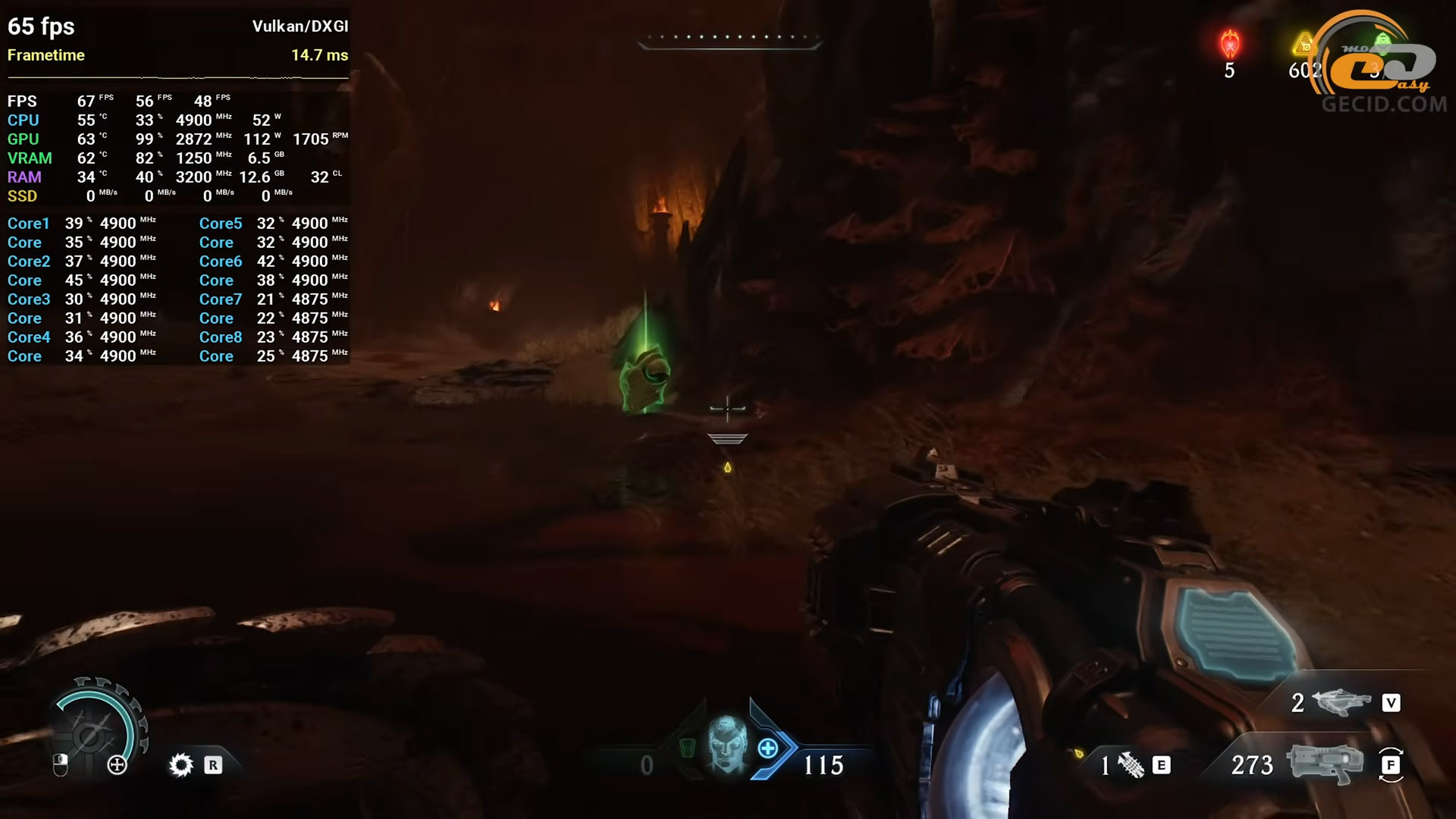
Task: Select the green armor icon
Action: tap(687, 748)
